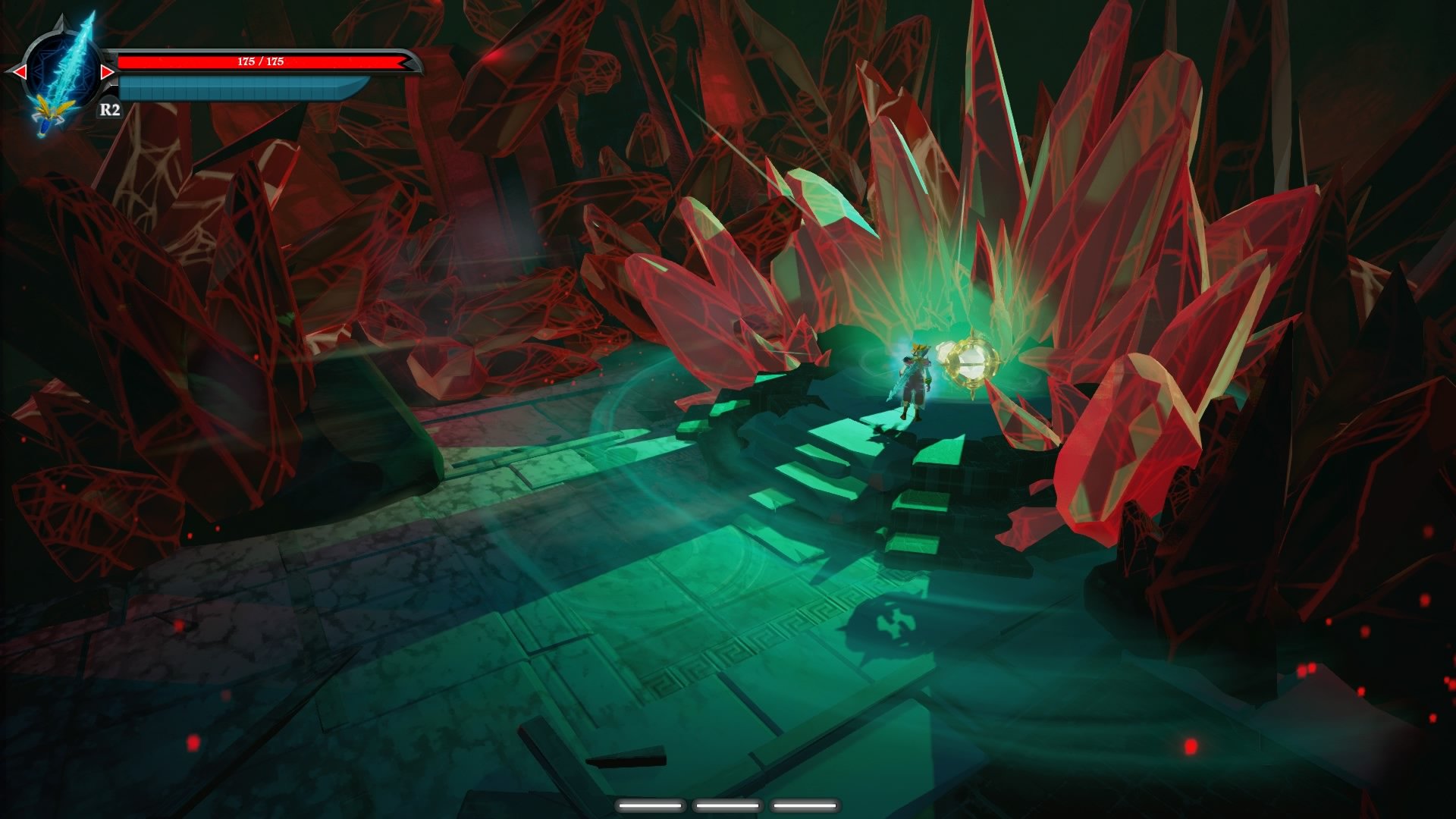Viewport: 1456px width, 819px height.
Task: Cycle weapons with the right red arrow
Action: click(x=108, y=72)
